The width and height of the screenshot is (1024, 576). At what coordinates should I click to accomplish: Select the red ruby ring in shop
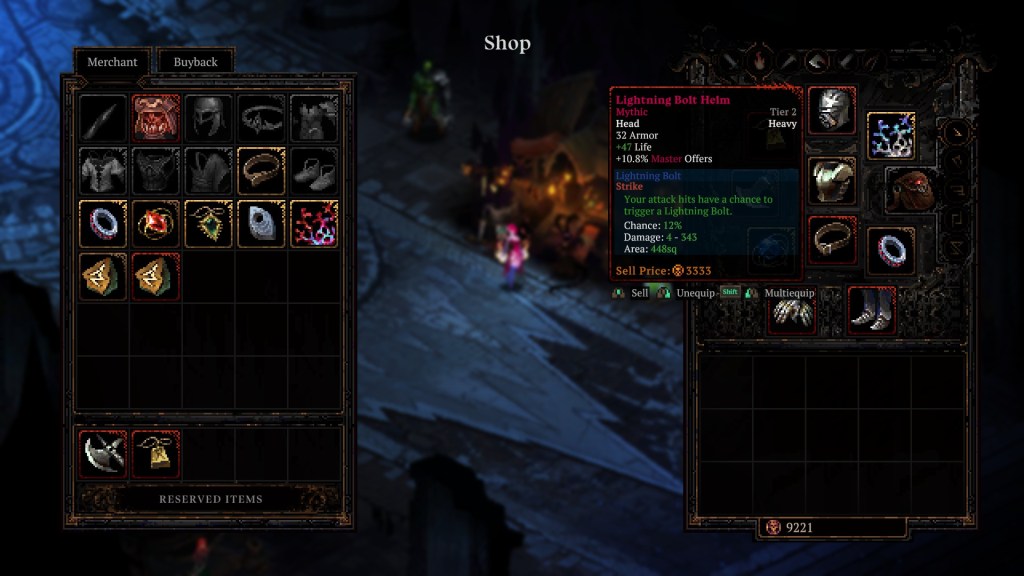(x=157, y=223)
